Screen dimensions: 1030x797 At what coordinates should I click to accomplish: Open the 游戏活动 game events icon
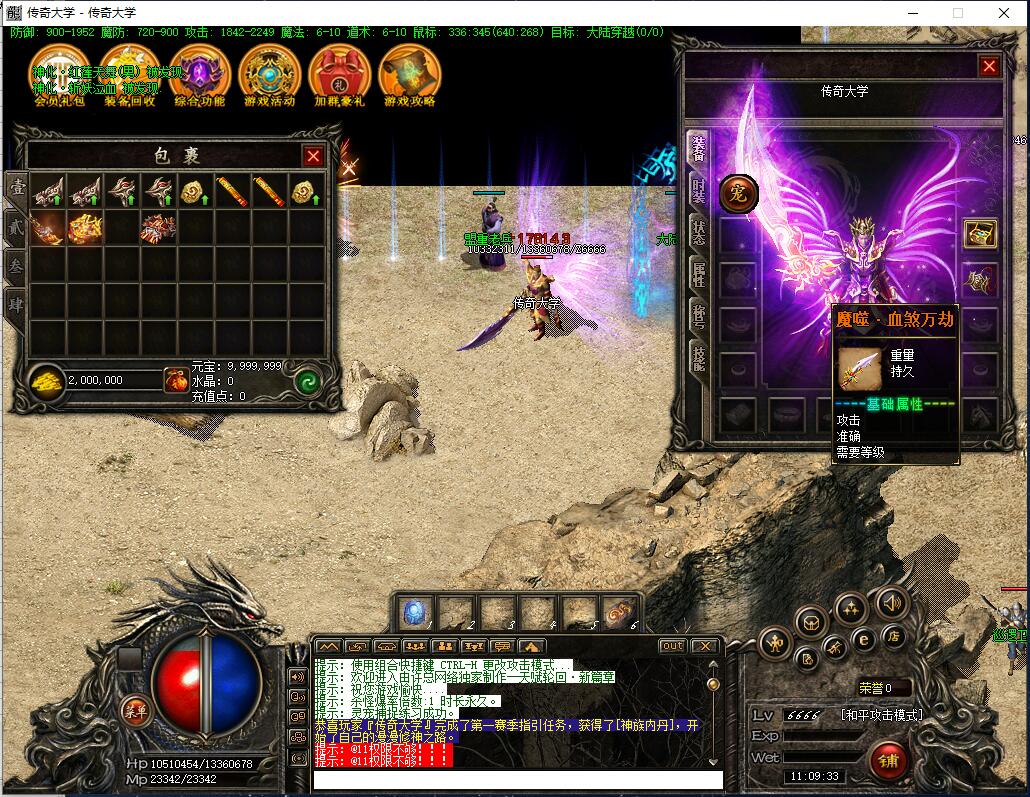coord(270,74)
